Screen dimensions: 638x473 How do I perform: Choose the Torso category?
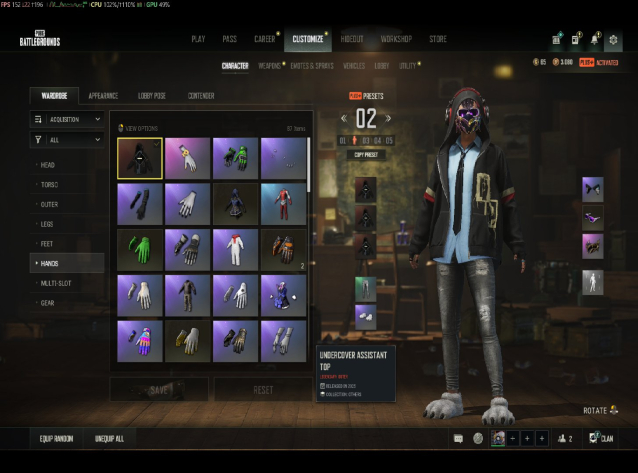(x=49, y=184)
